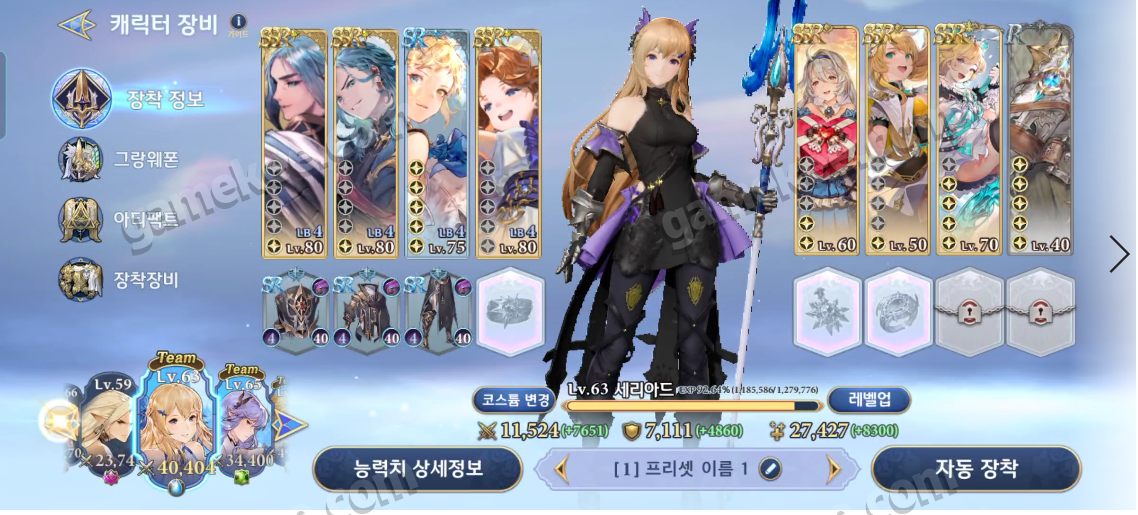This screenshot has width=1138, height=515.
Task: Activate 자동 장착 auto-equip
Action: tap(976, 468)
